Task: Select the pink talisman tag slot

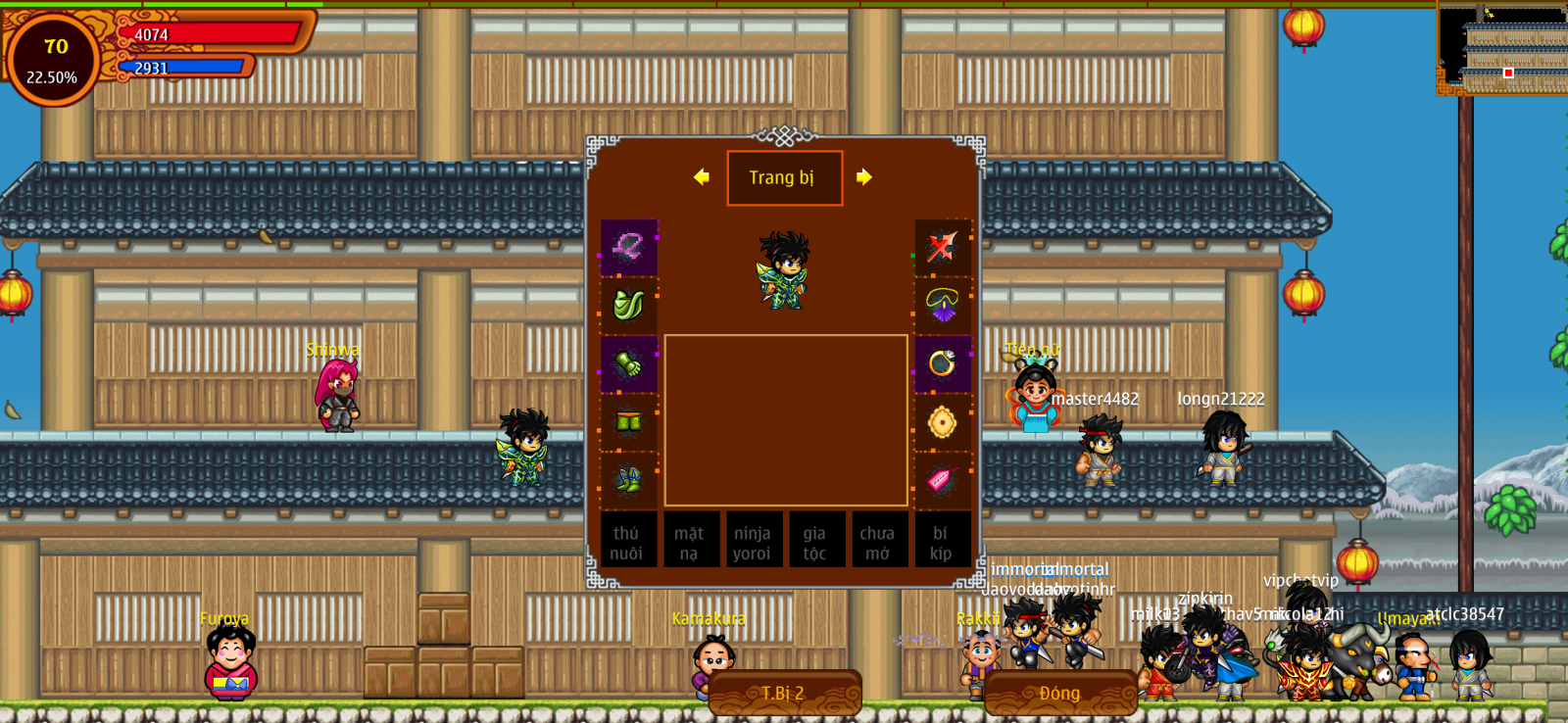Action: coord(942,480)
